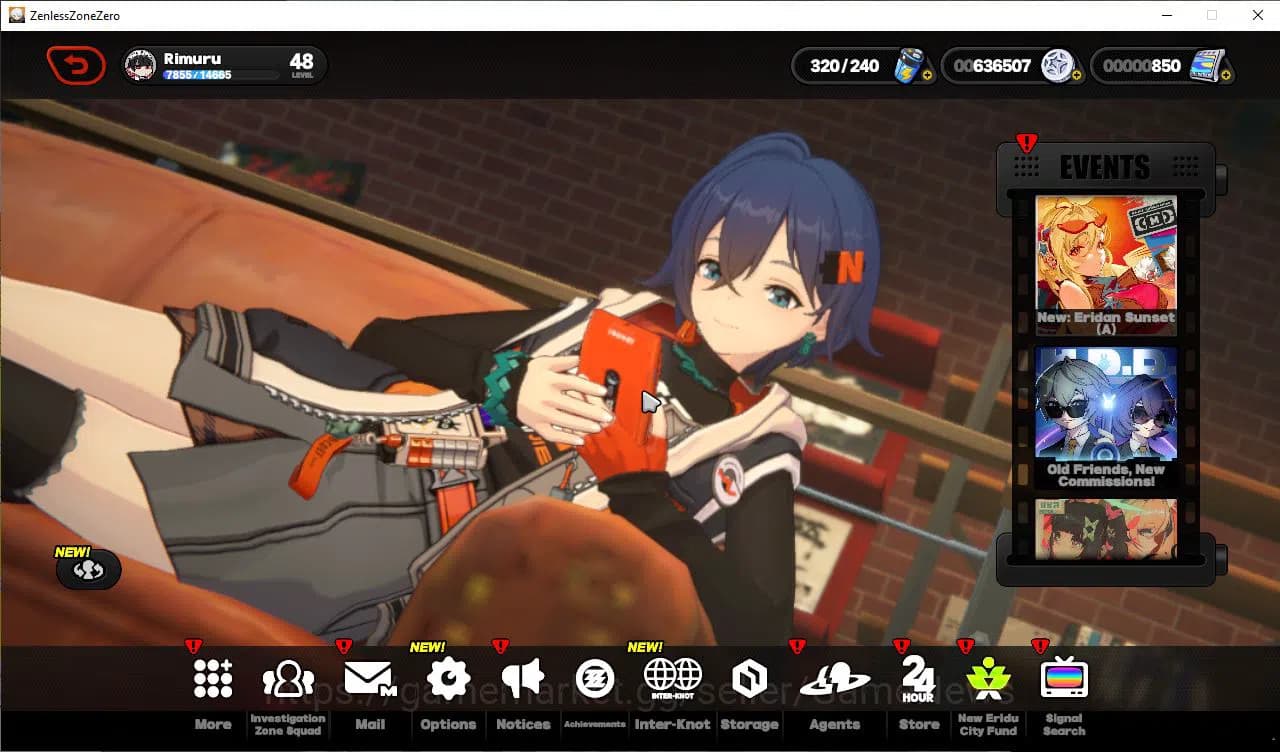
Task: Open the Mail inbox
Action: (x=371, y=678)
